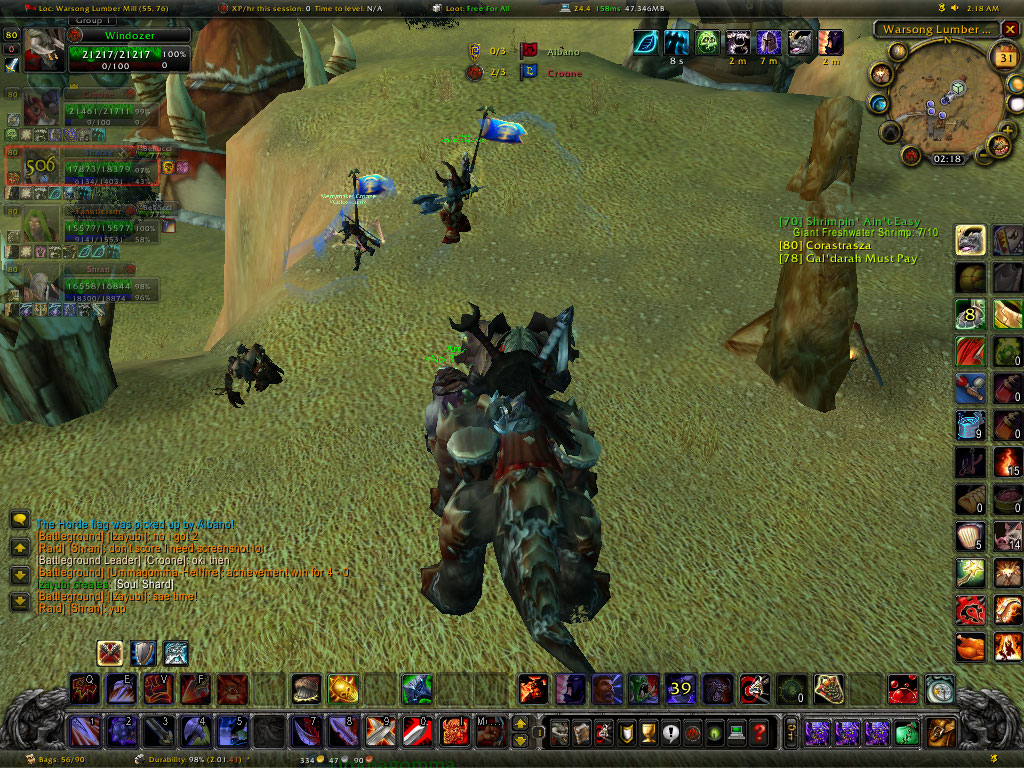The width and height of the screenshot is (1024, 768).
Task: Open the chat bubble menu button
Action: (20, 520)
